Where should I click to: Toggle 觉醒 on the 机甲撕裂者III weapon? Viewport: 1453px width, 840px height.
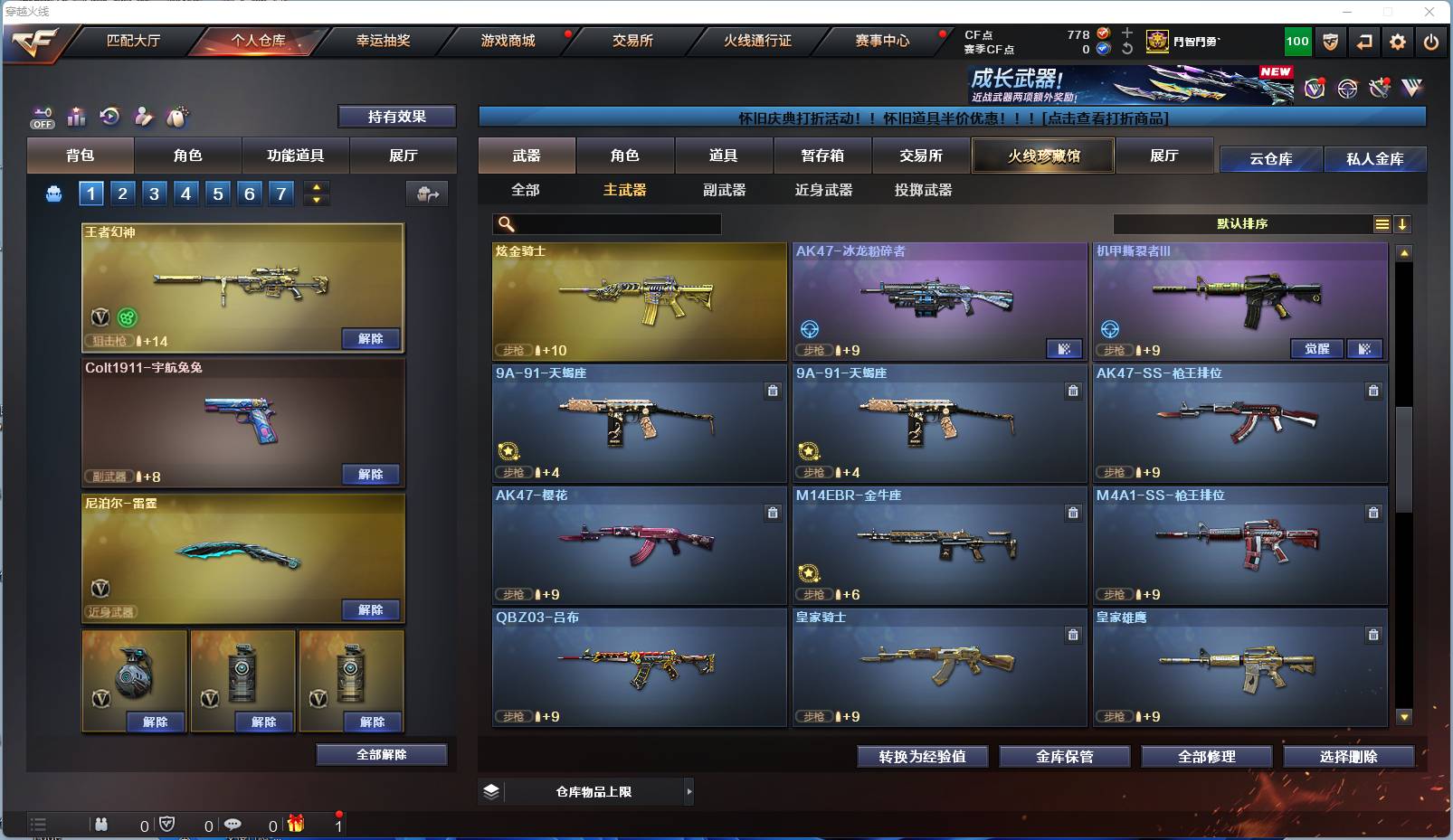pyautogui.click(x=1316, y=348)
